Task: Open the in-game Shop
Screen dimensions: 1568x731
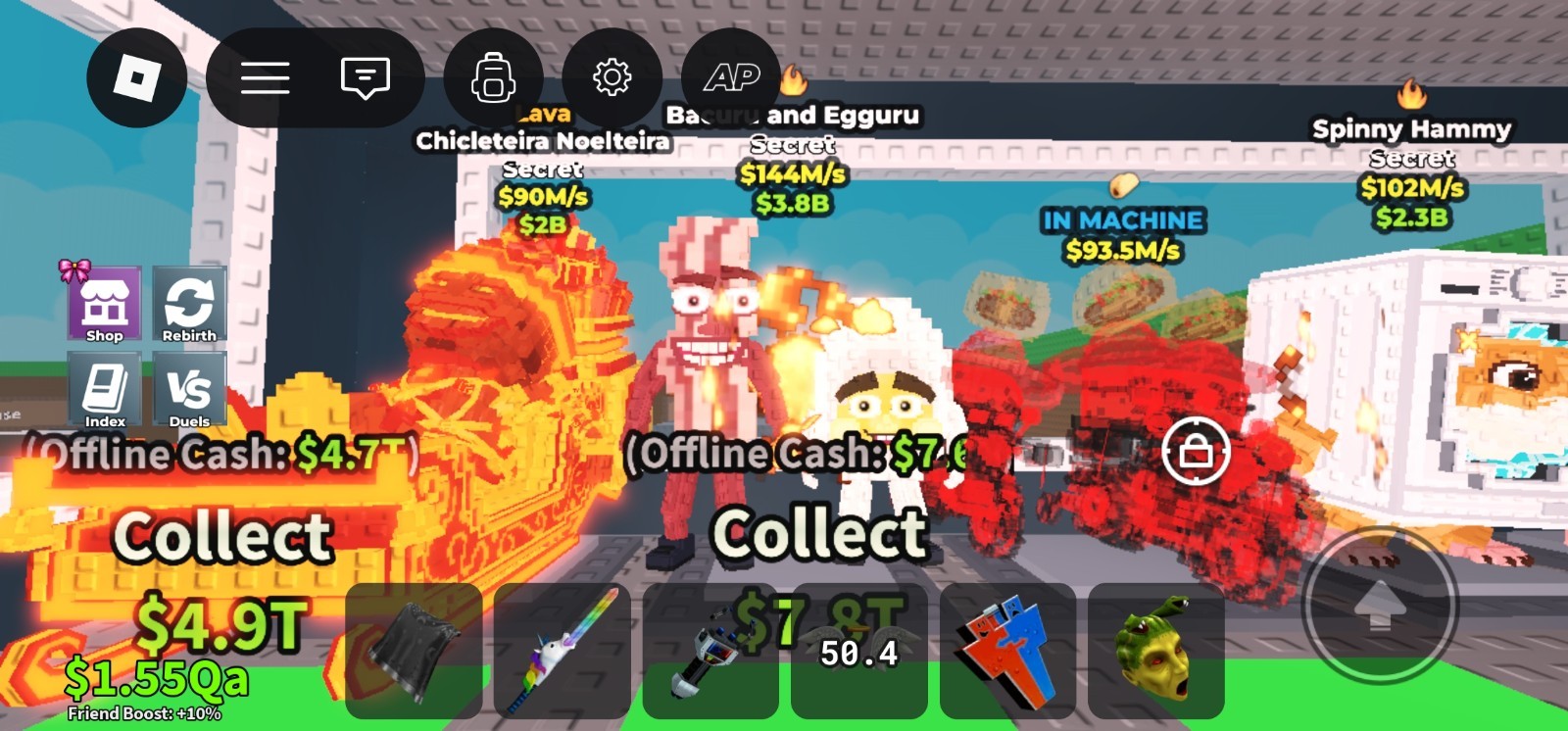Action: tap(104, 302)
